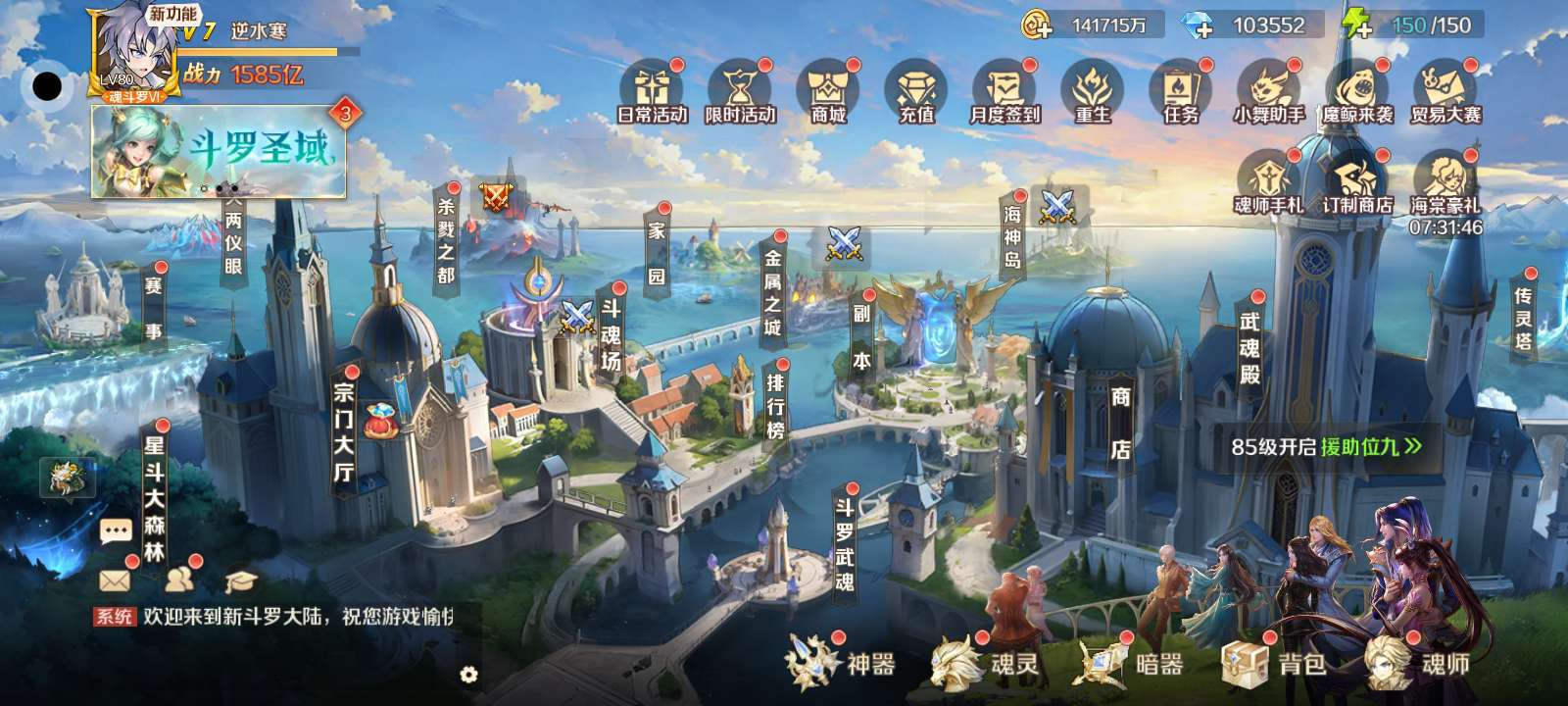The image size is (1568, 706).
Task: Open the 斗罗圣域 banner
Action: 219,152
